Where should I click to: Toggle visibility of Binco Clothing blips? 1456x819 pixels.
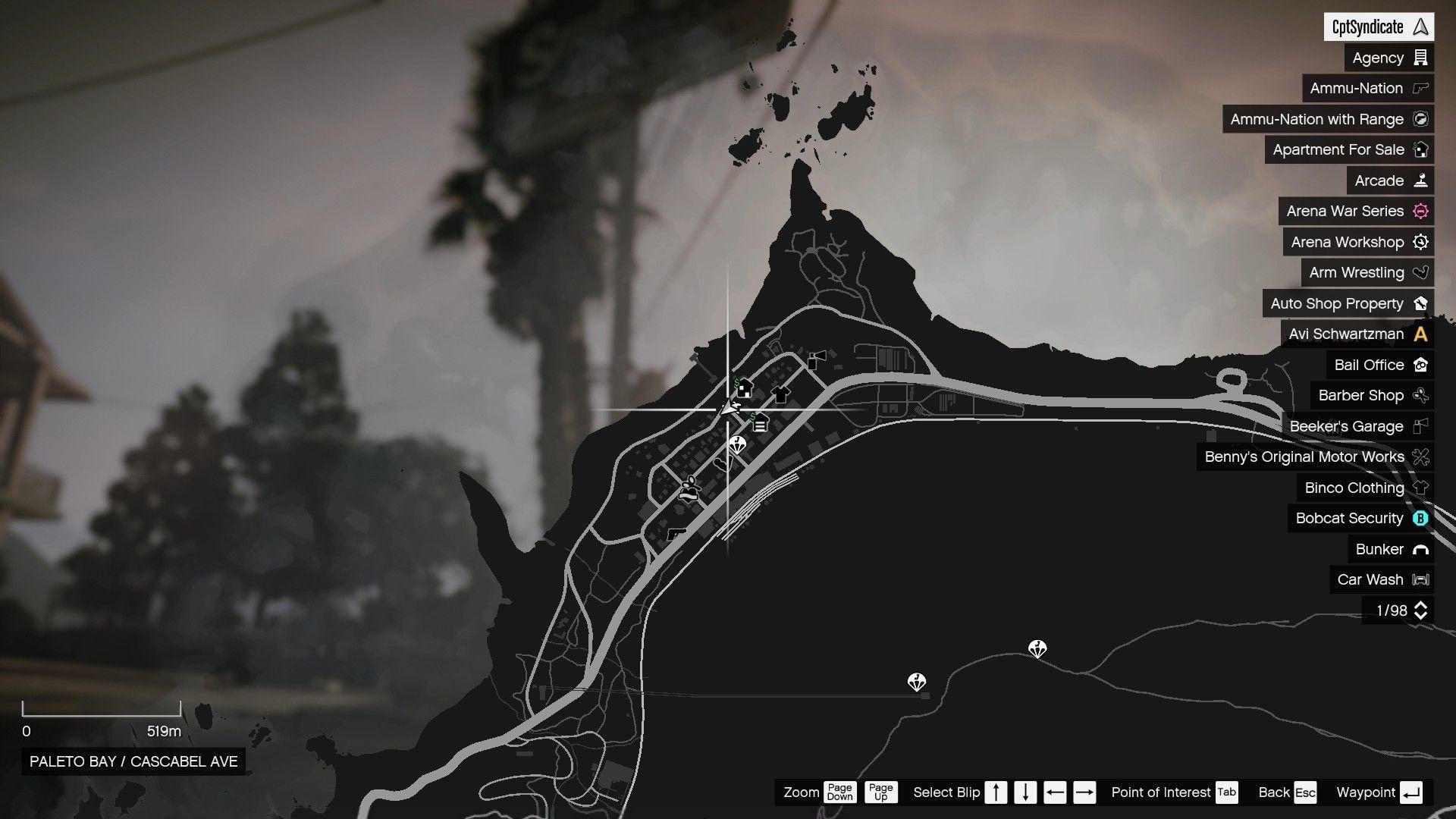point(1354,488)
